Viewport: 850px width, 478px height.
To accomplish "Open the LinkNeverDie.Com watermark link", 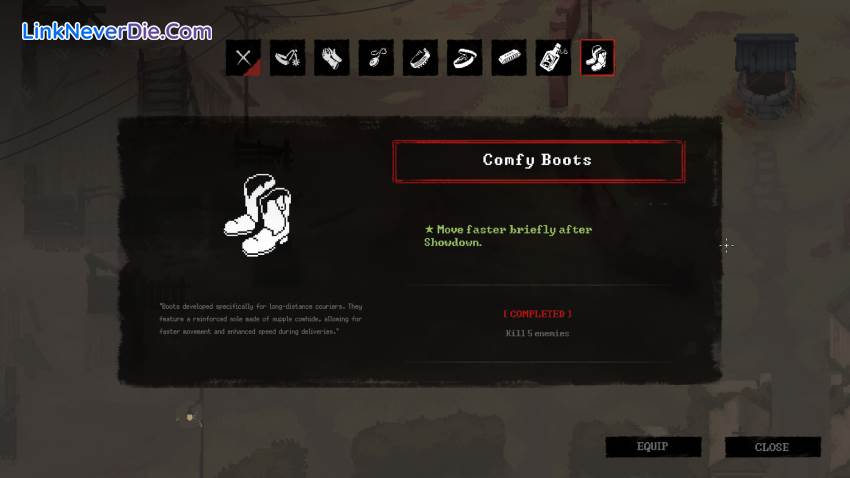I will pos(116,32).
